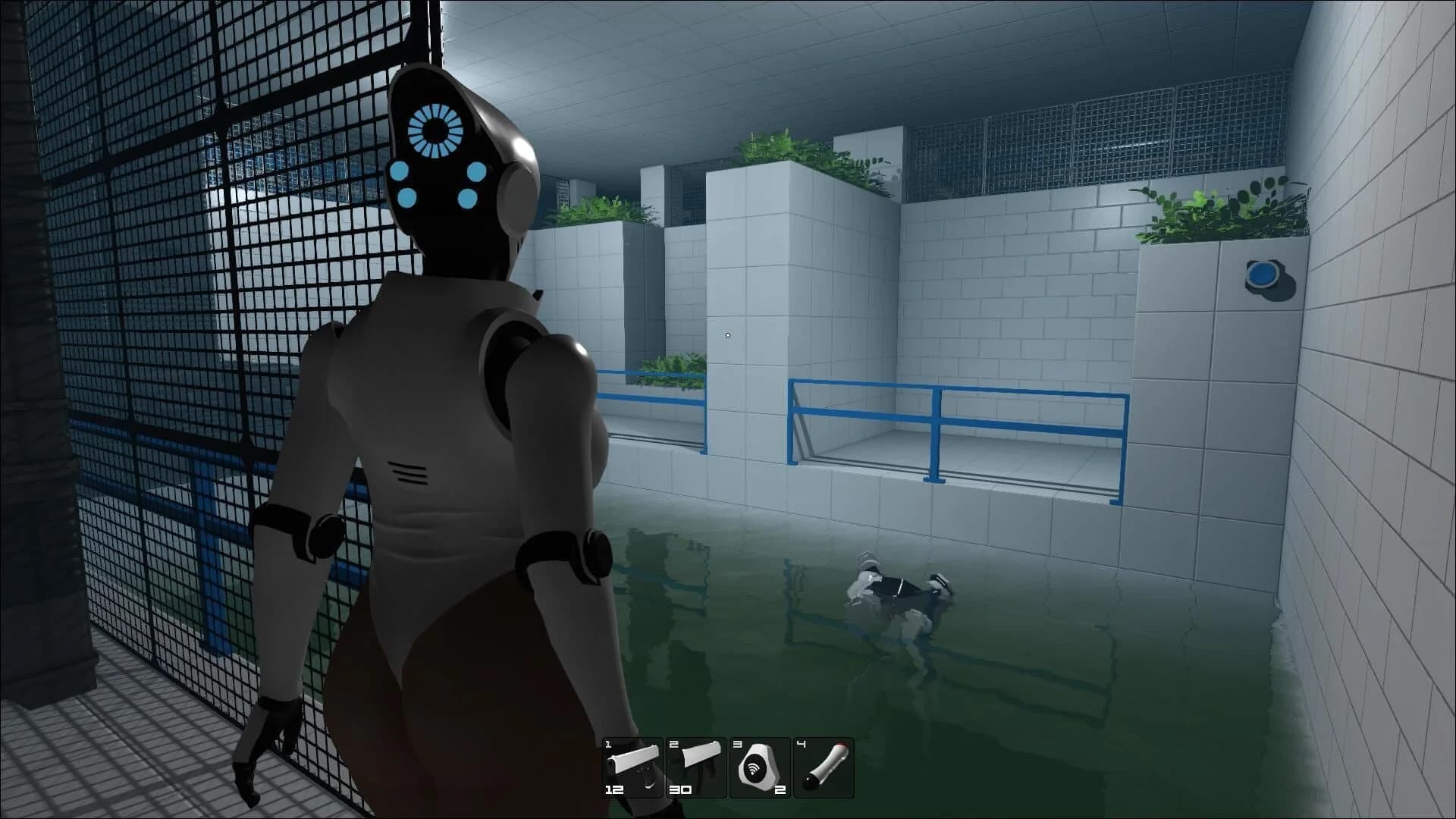The image size is (1456, 819).
Task: Click the pistol ammo counter showing 12
Action: (613, 789)
